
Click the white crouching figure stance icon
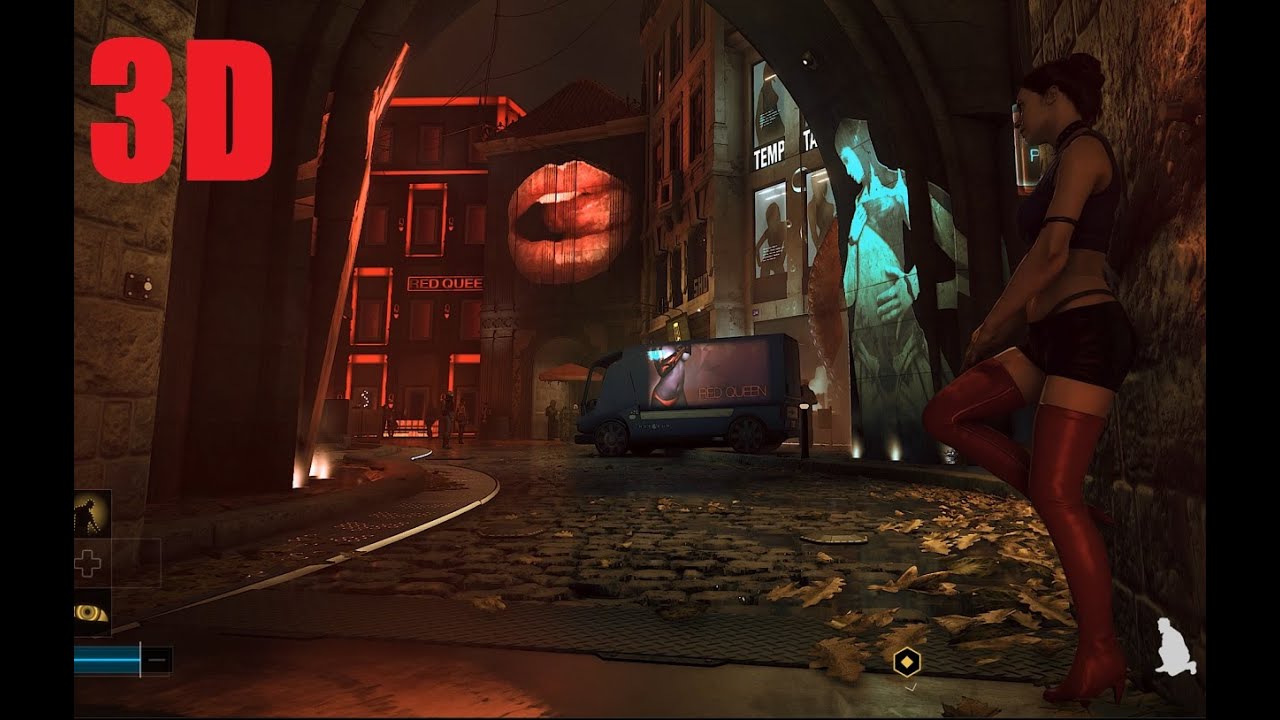coord(1170,646)
